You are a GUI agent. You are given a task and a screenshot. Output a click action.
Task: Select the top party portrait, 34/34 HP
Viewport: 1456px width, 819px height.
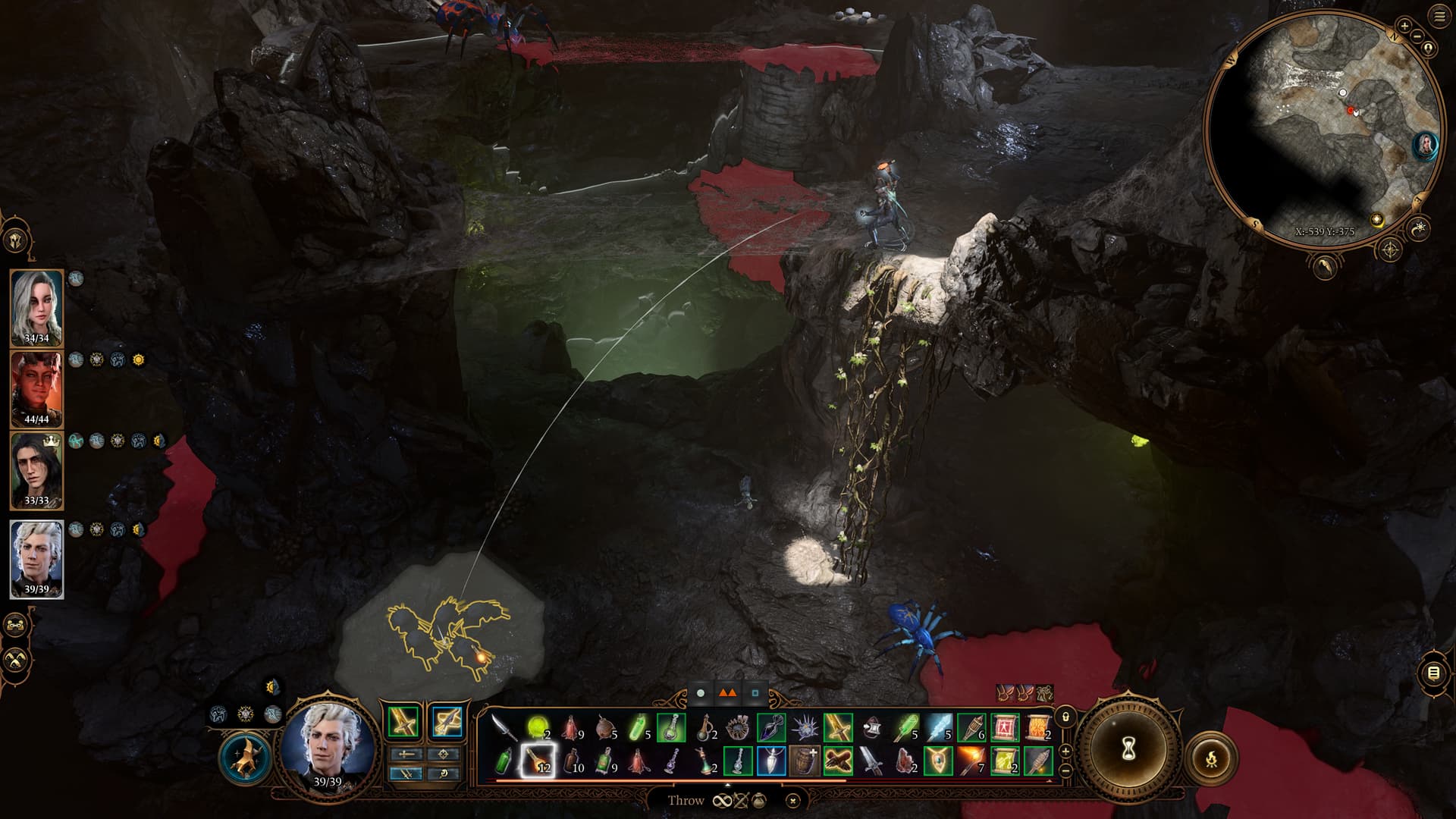(x=36, y=307)
